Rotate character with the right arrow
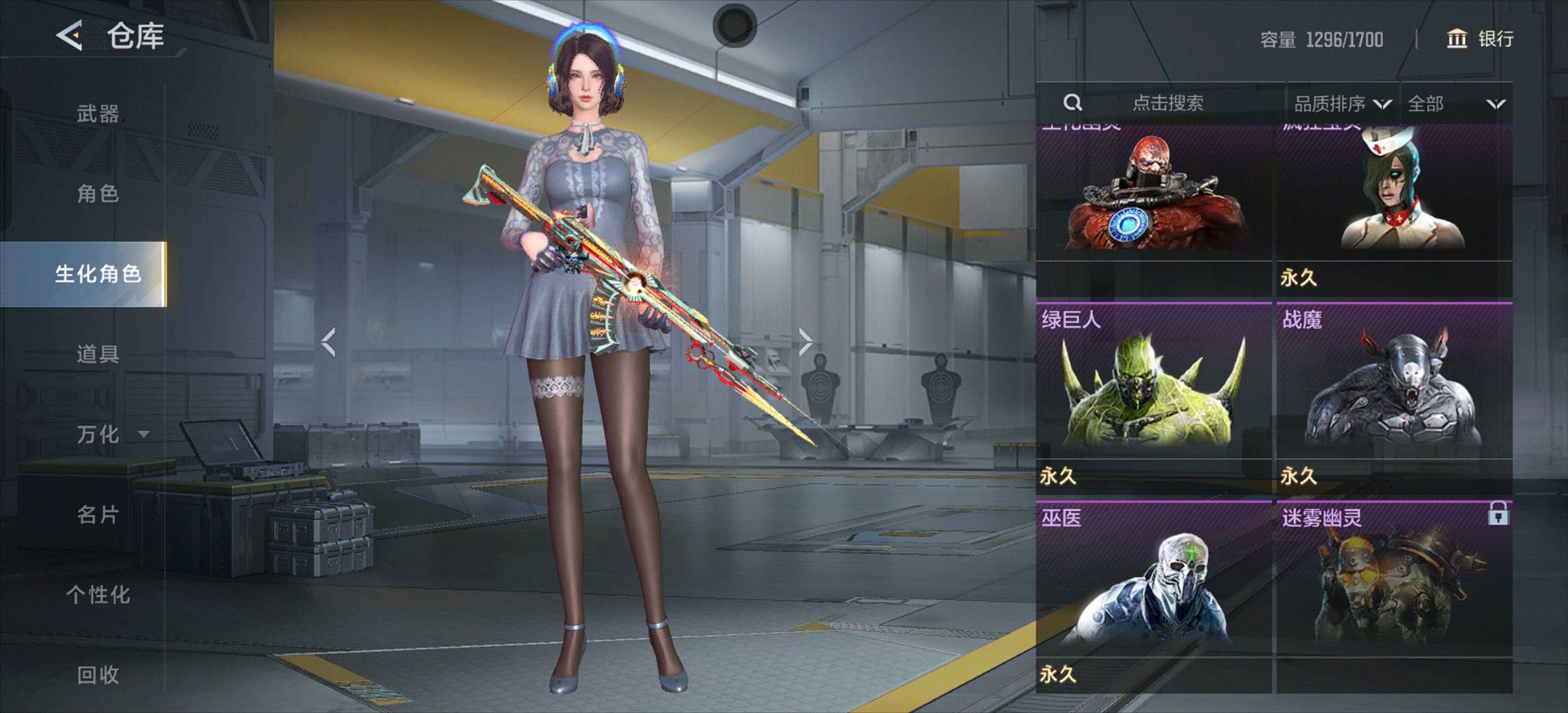 (x=805, y=342)
